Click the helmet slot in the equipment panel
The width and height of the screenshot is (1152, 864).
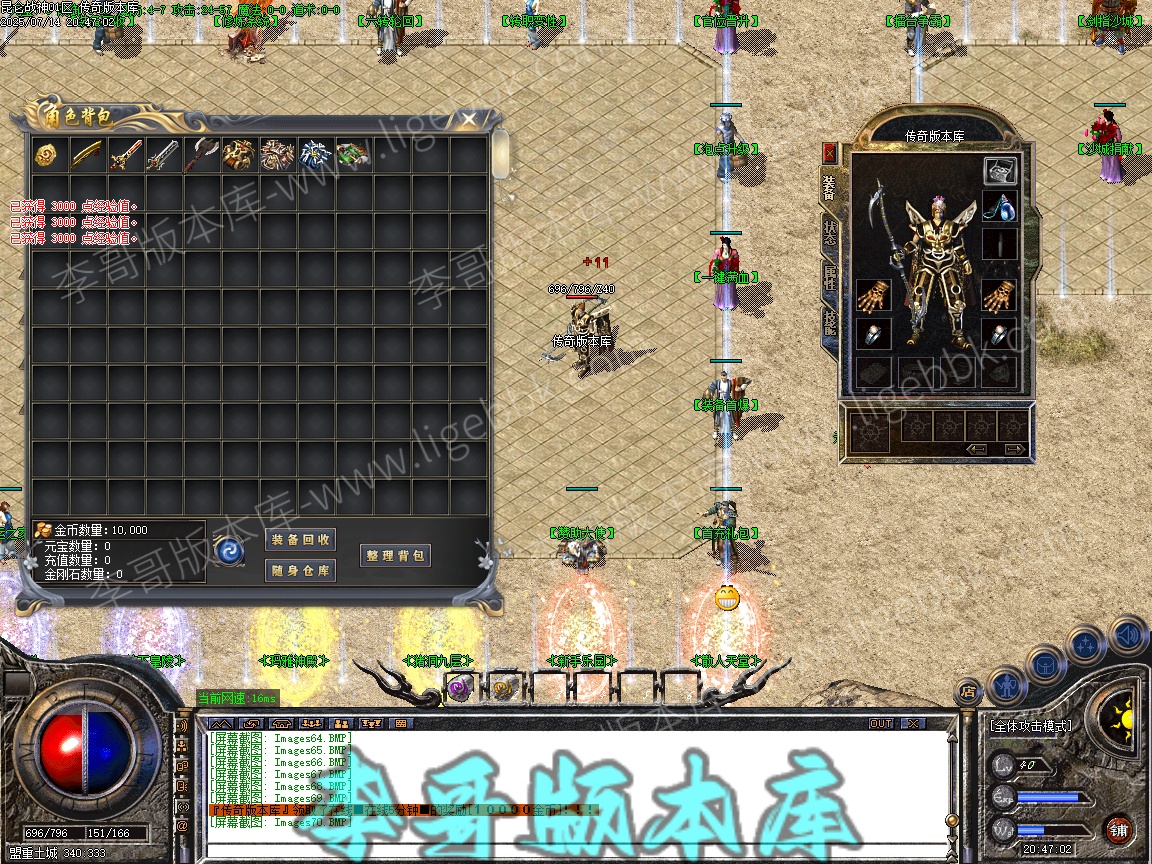click(1000, 170)
